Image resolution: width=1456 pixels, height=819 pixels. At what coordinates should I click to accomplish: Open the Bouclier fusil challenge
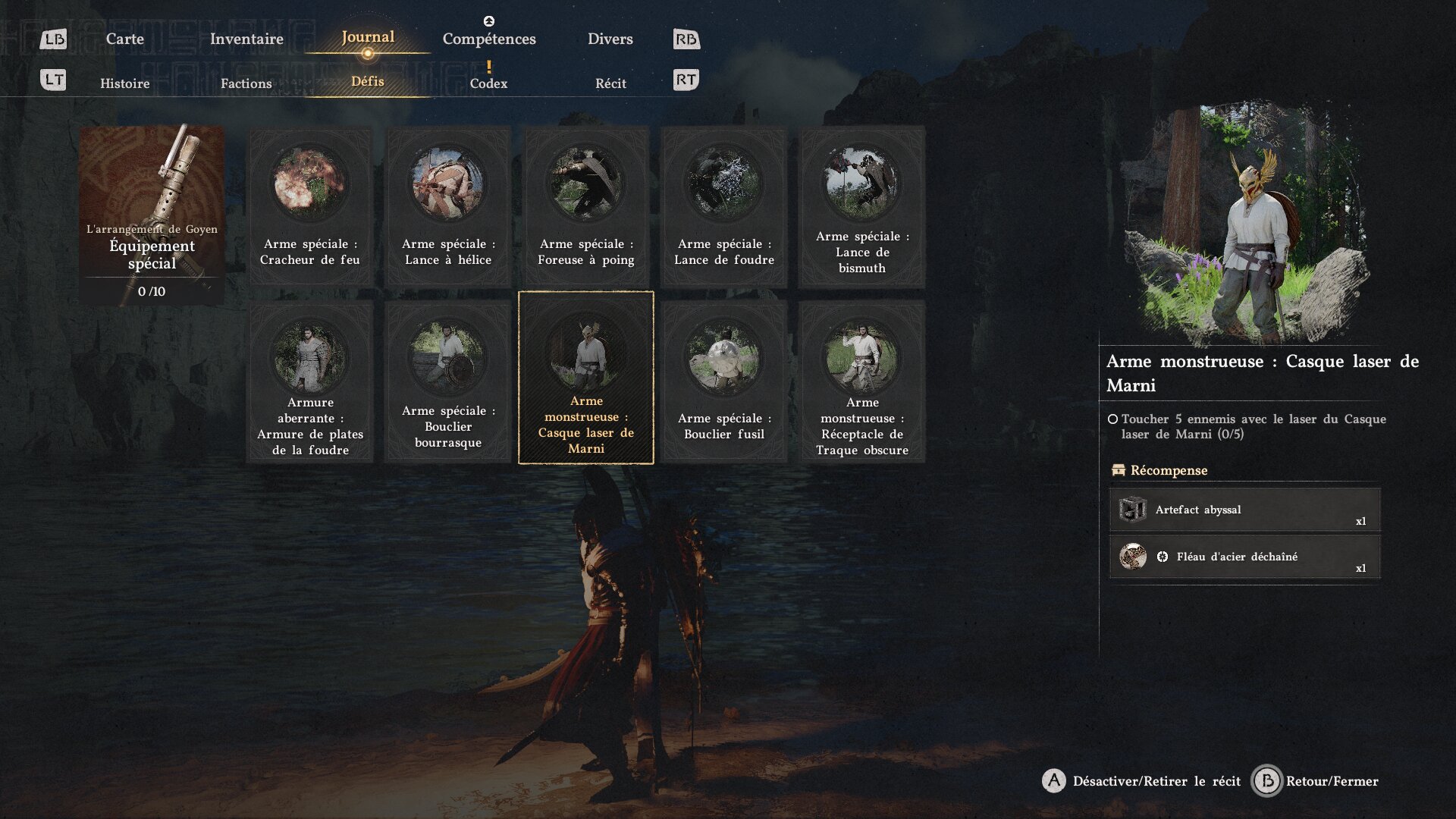tap(724, 381)
